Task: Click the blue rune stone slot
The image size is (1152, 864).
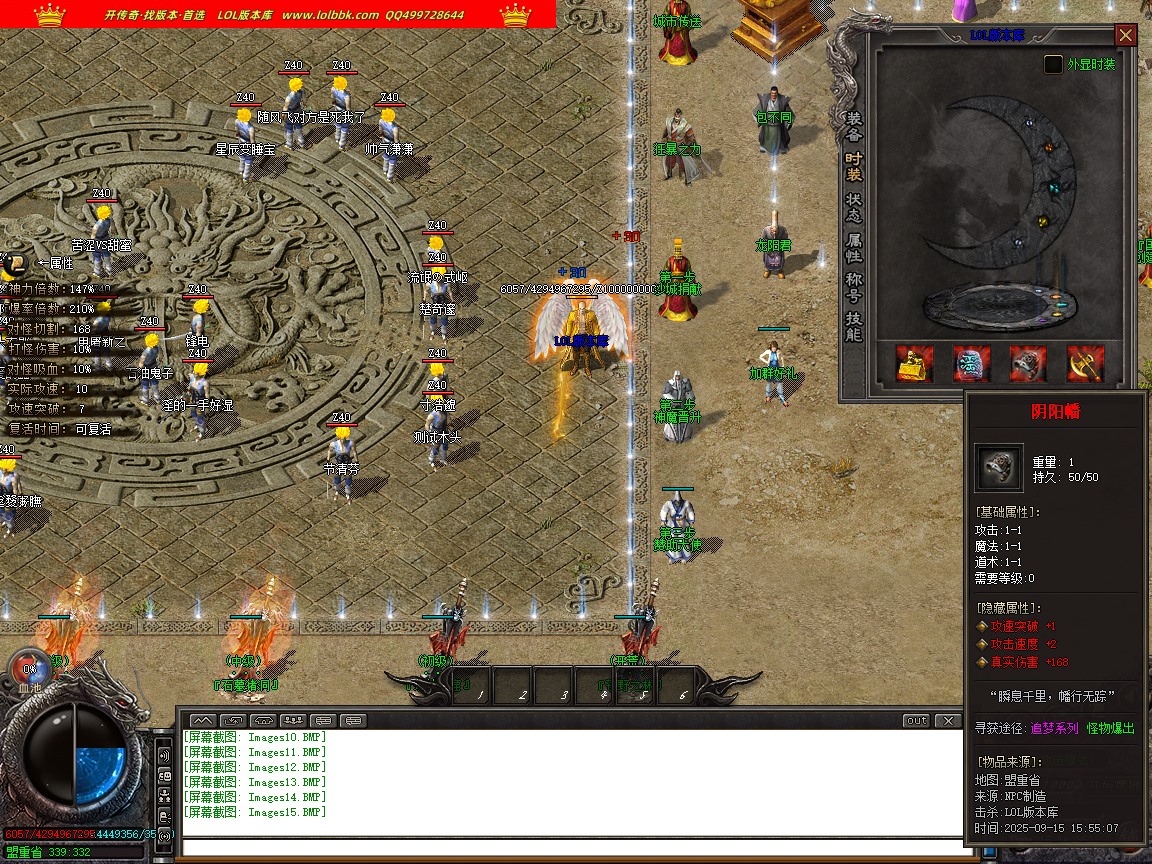Action: [971, 364]
